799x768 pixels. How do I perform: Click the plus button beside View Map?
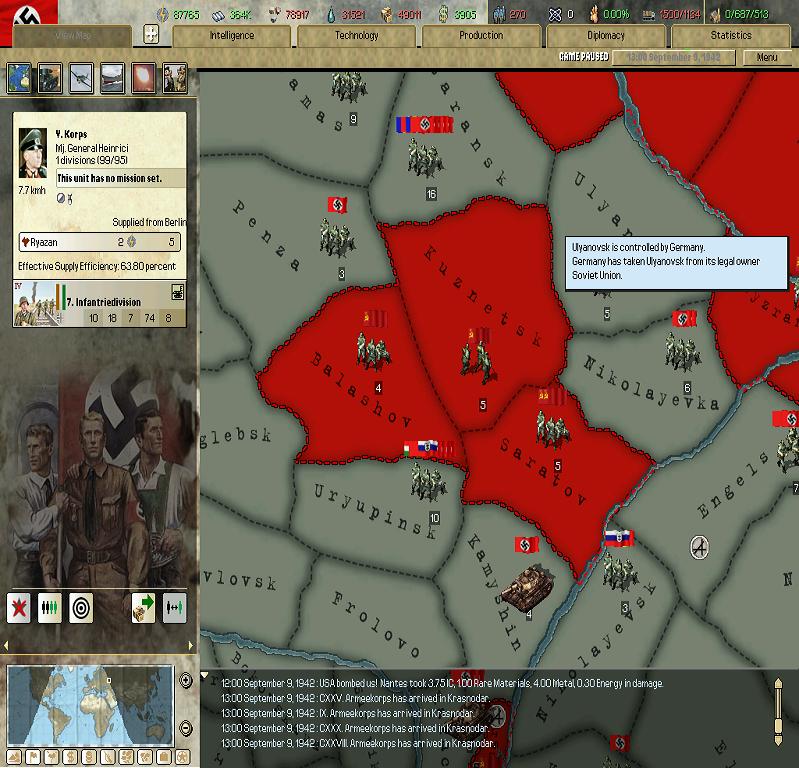coord(151,34)
